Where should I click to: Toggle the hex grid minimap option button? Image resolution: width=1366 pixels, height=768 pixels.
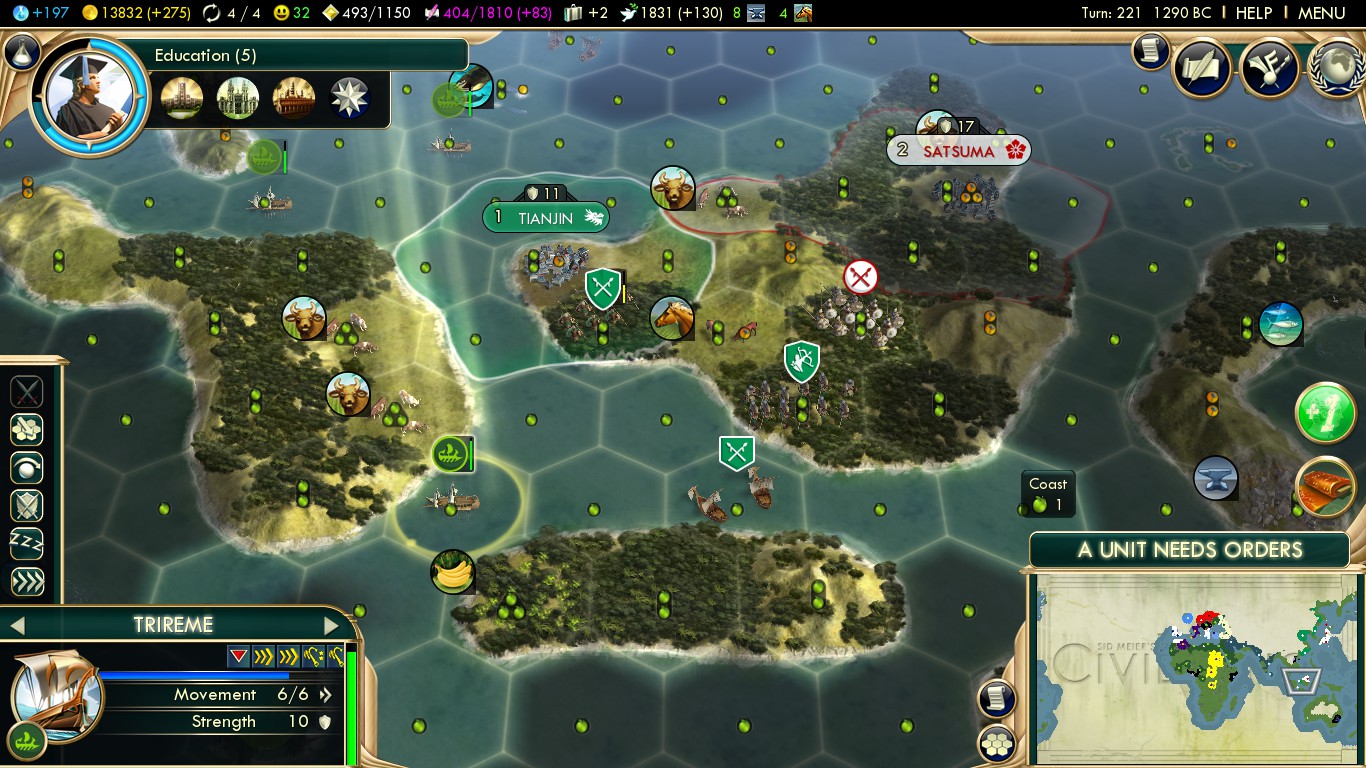997,744
